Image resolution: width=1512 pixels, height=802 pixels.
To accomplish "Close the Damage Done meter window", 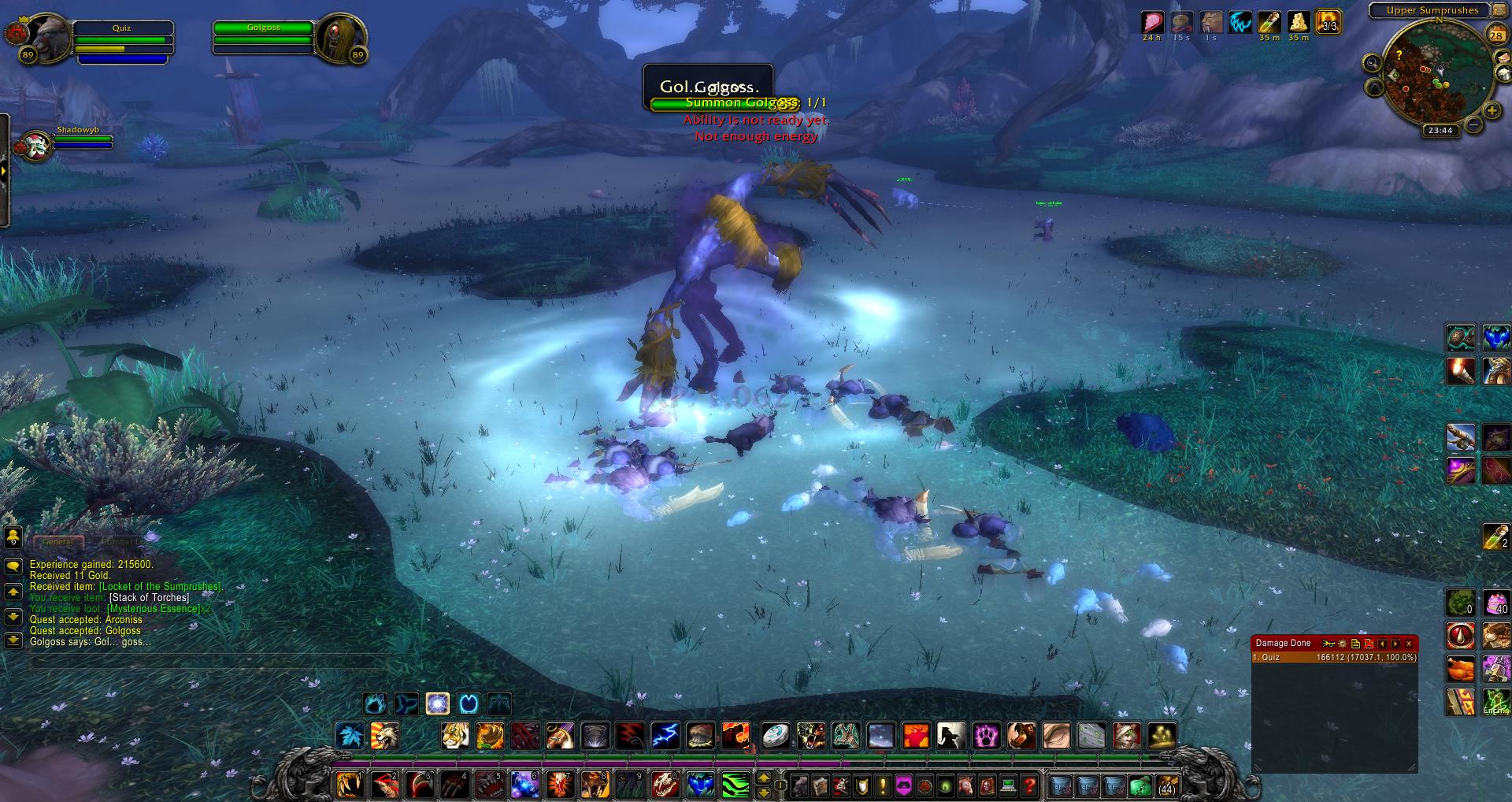I will pos(1409,644).
